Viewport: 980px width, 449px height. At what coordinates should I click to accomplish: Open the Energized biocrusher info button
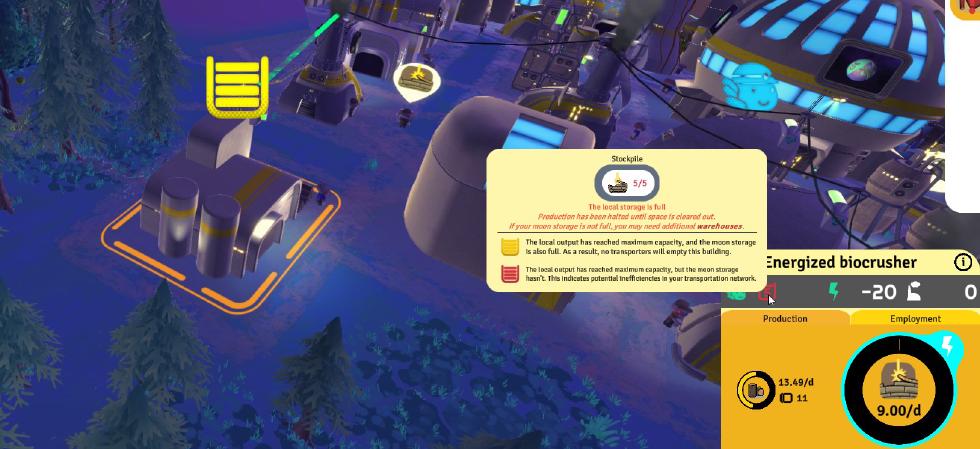(963, 263)
